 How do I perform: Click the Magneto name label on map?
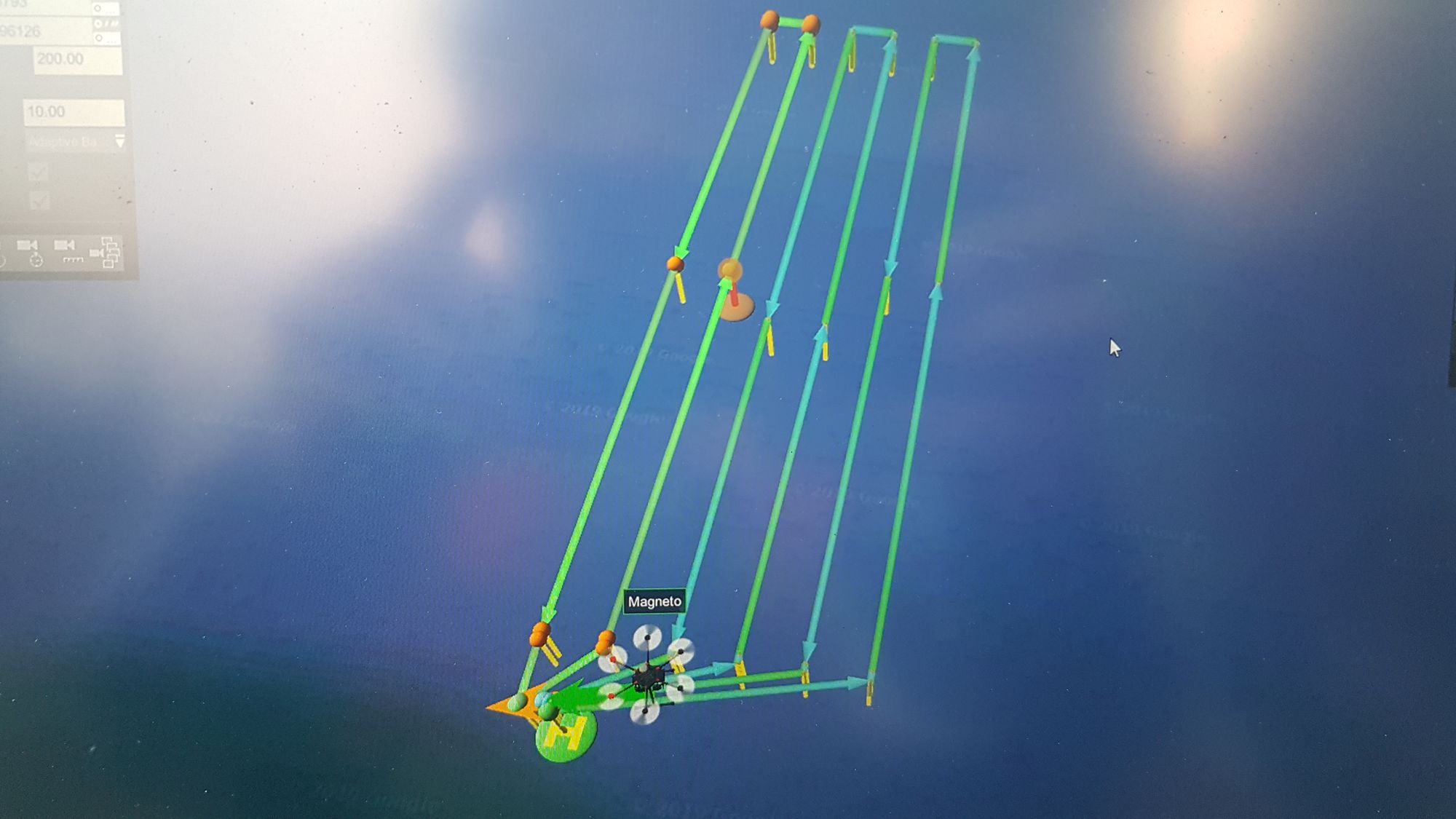click(654, 602)
